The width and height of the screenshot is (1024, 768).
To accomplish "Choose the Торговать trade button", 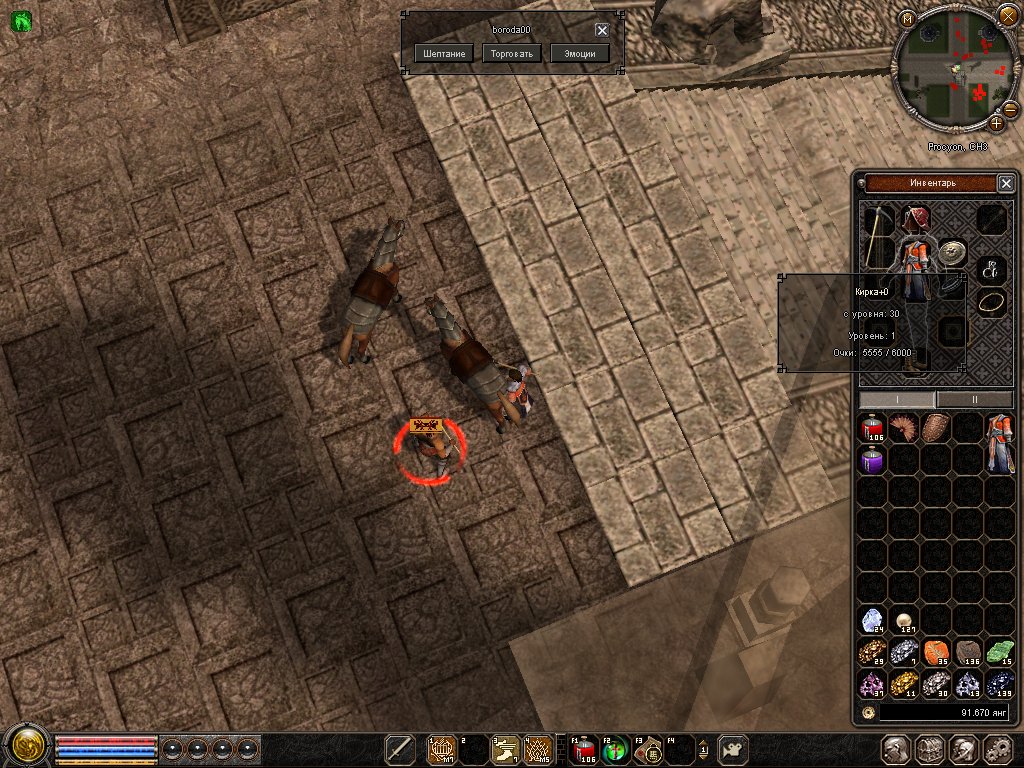I will click(512, 53).
